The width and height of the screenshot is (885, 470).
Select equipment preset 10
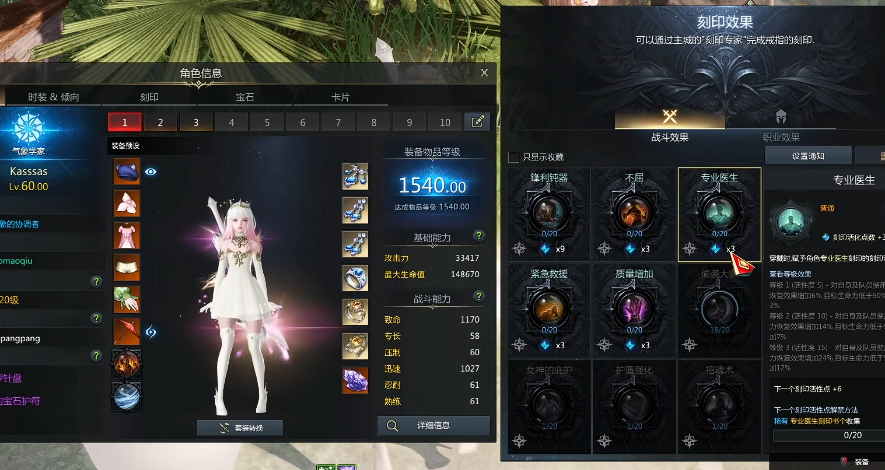pyautogui.click(x=445, y=122)
